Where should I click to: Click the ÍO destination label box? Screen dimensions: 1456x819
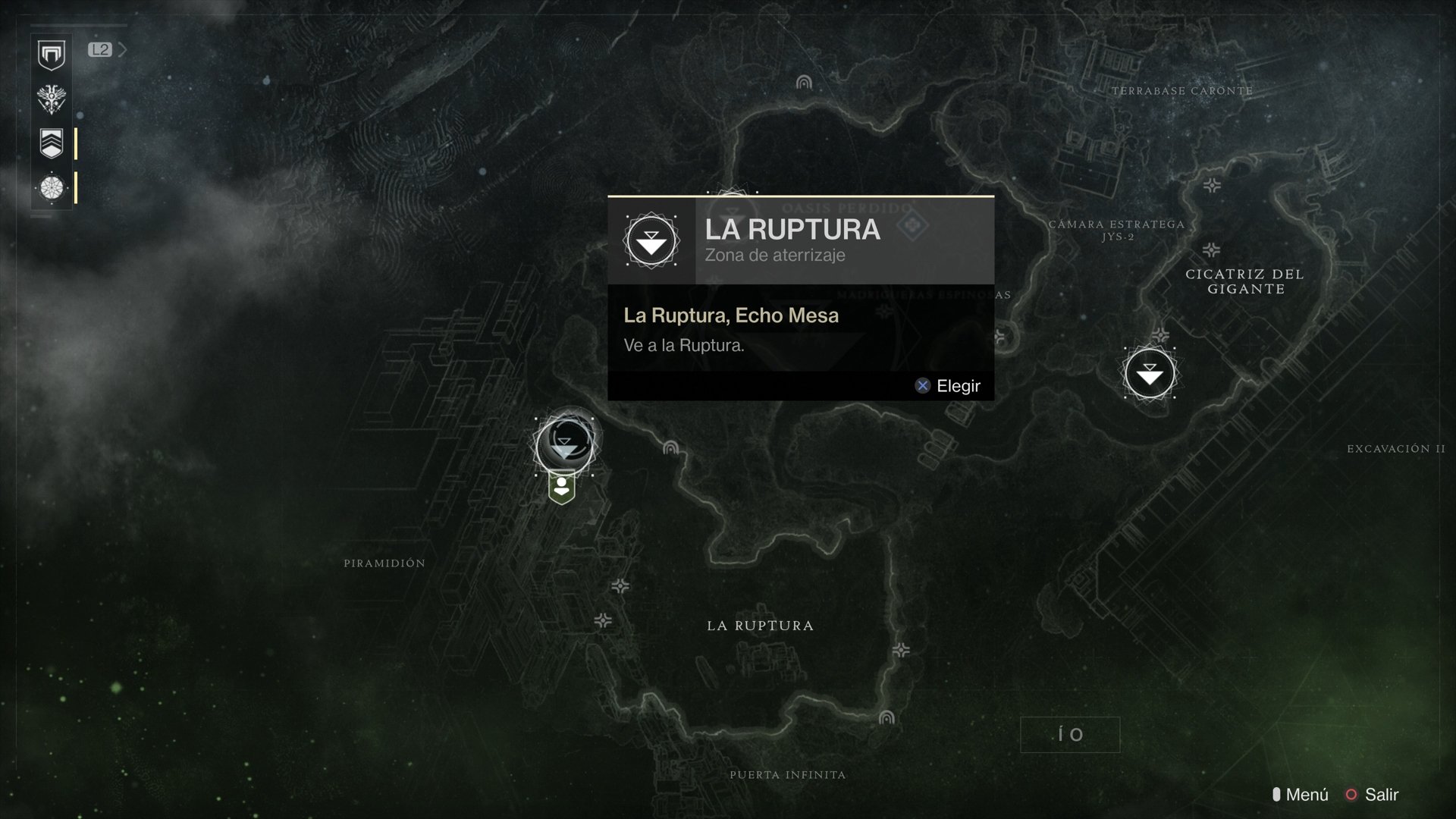(x=1069, y=734)
